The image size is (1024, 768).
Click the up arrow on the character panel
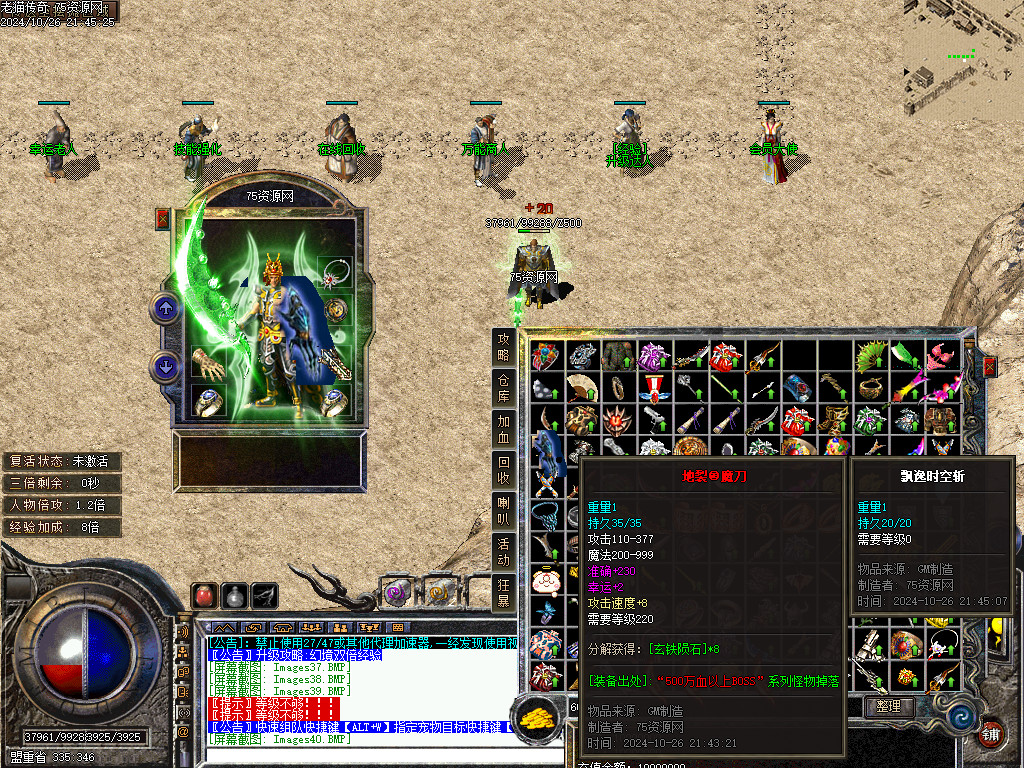coord(165,308)
